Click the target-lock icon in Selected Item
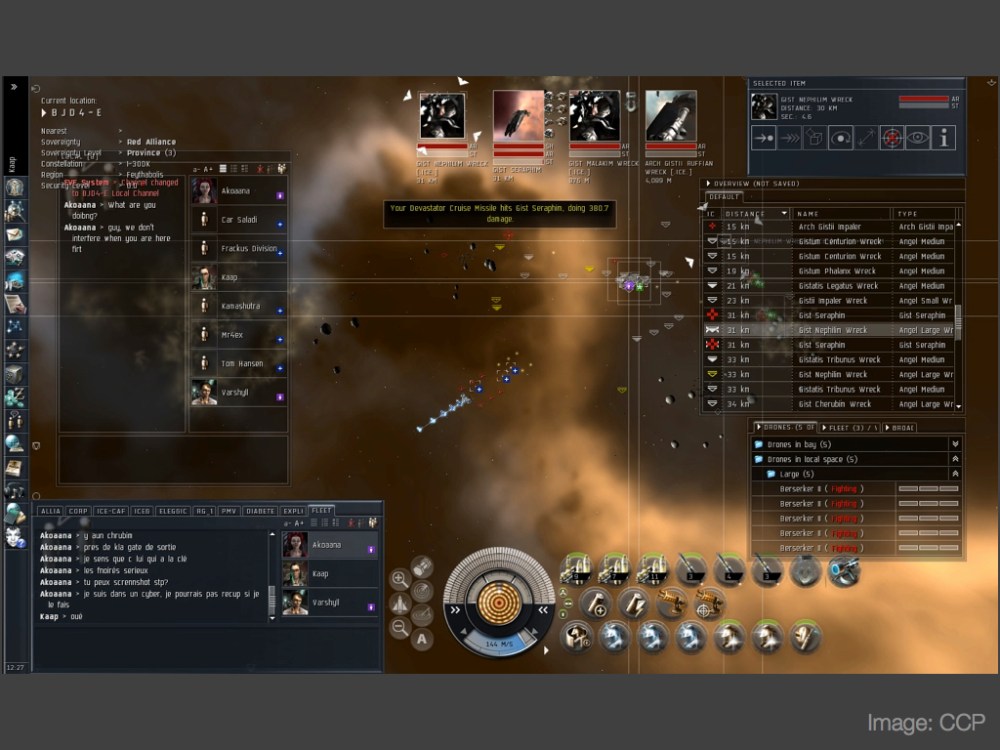 coord(891,139)
